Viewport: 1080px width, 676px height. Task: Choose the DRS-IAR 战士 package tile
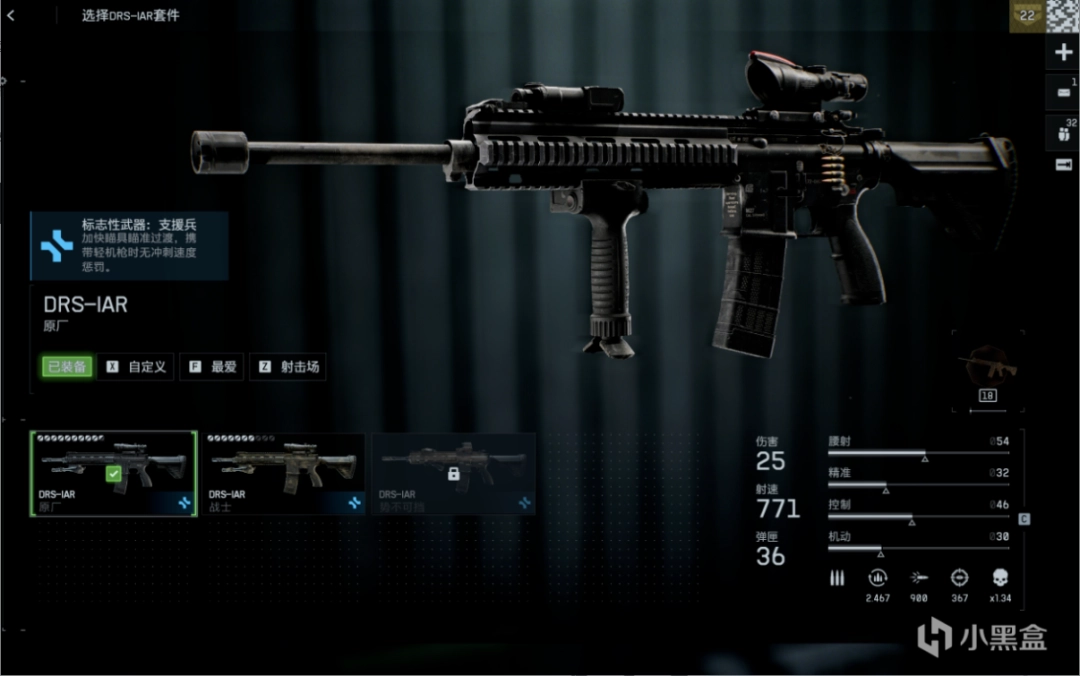coord(283,473)
